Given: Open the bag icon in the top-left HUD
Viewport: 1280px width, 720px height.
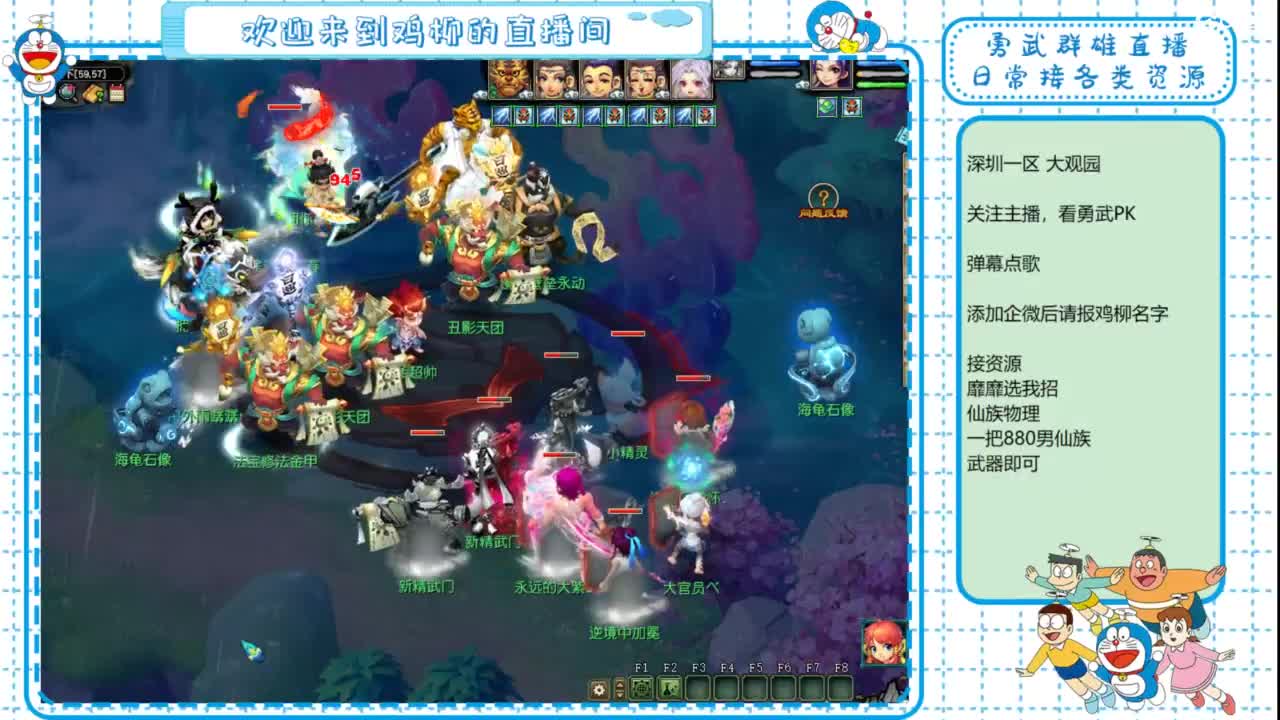Looking at the screenshot, I should point(93,93).
